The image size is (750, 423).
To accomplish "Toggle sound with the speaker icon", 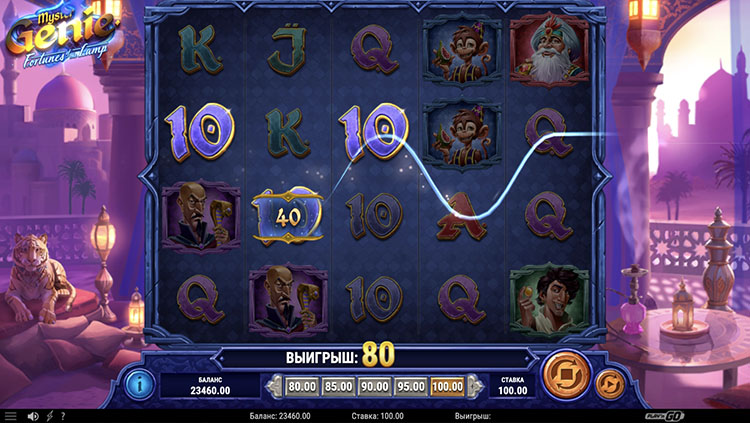I will coord(33,416).
